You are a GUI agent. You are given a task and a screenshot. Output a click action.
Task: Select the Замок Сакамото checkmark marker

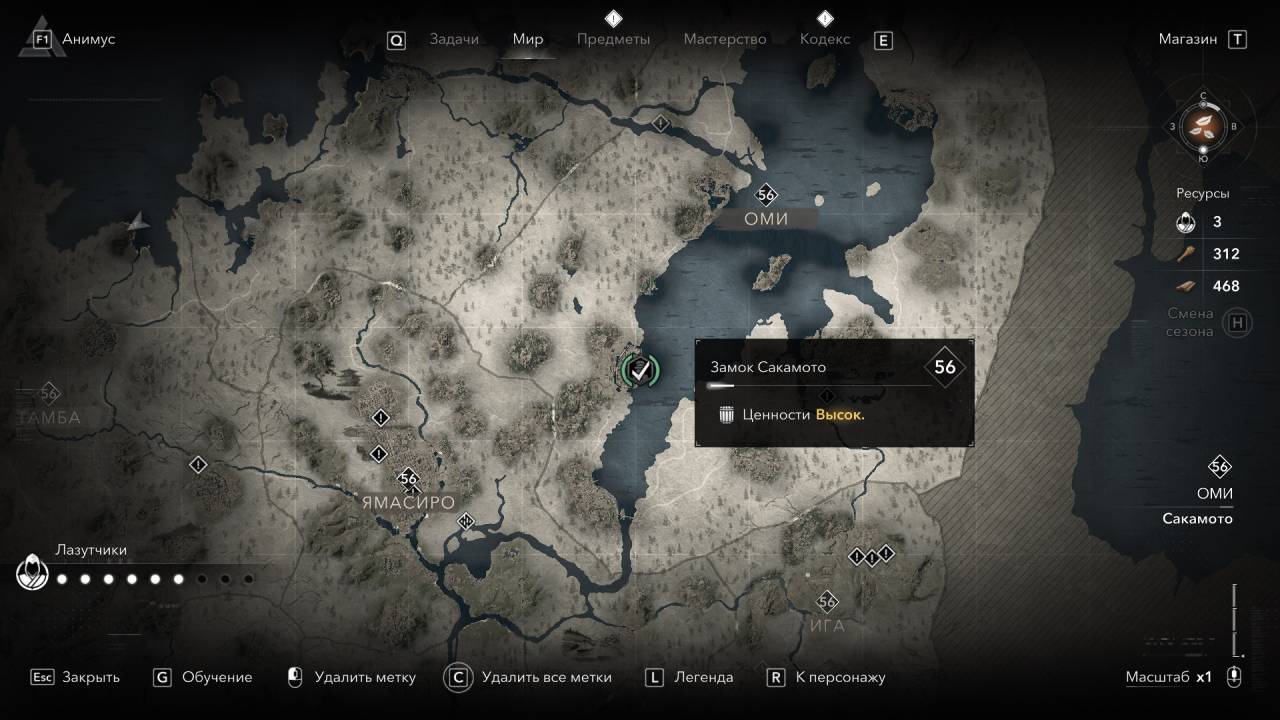click(640, 370)
